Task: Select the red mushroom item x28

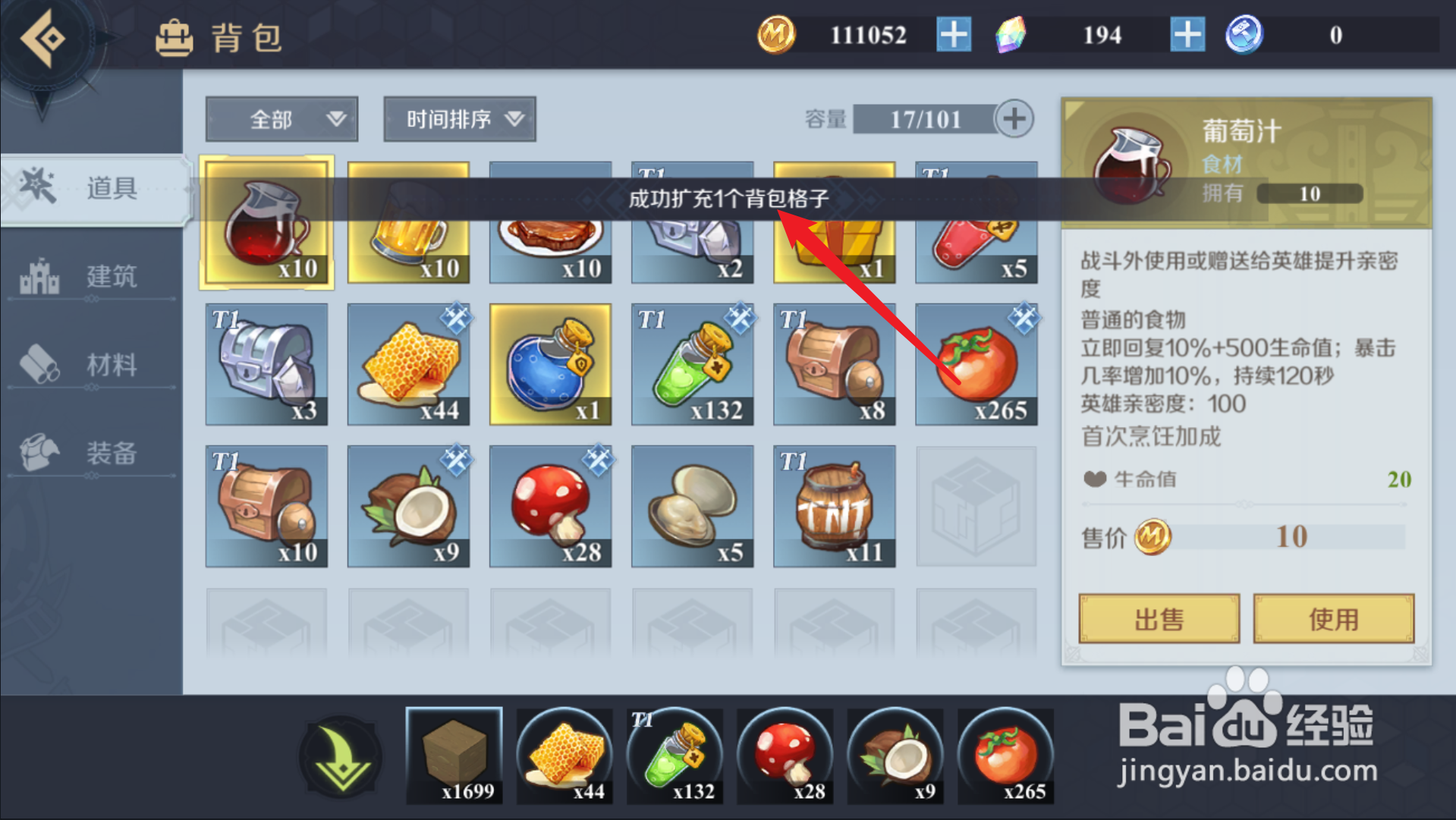Action: [x=550, y=506]
